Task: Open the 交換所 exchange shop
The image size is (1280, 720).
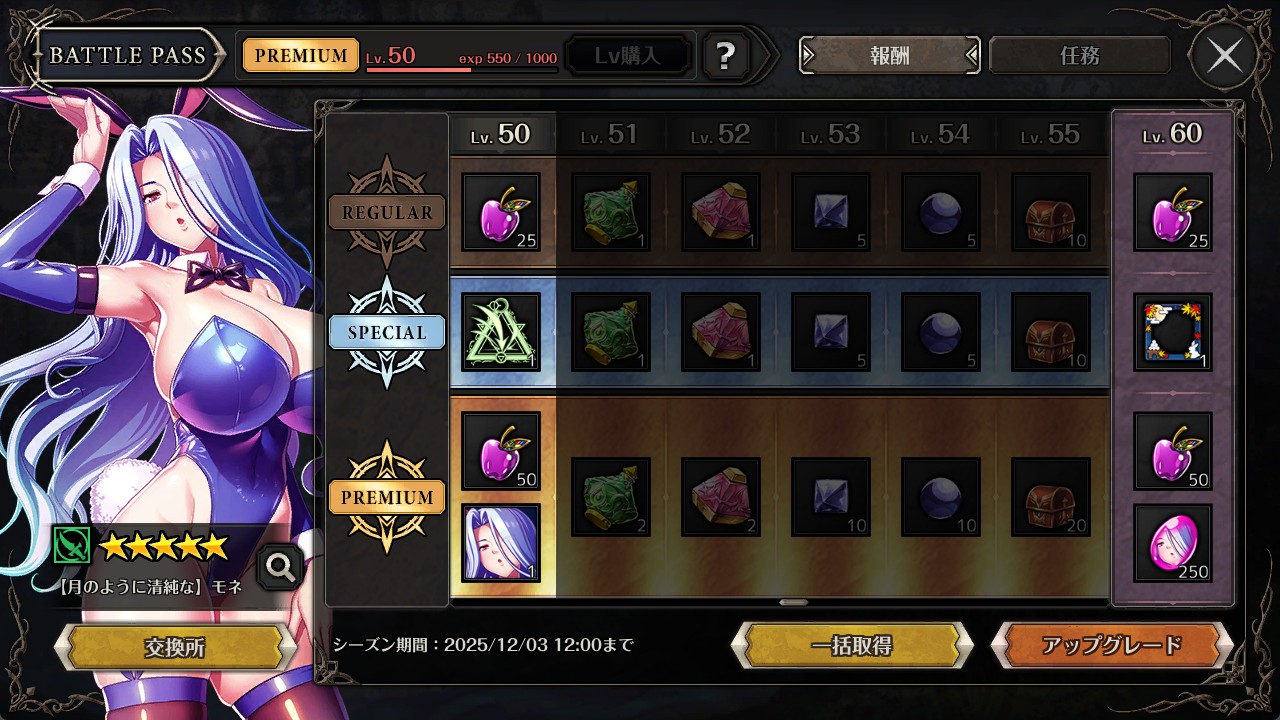Action: 174,647
